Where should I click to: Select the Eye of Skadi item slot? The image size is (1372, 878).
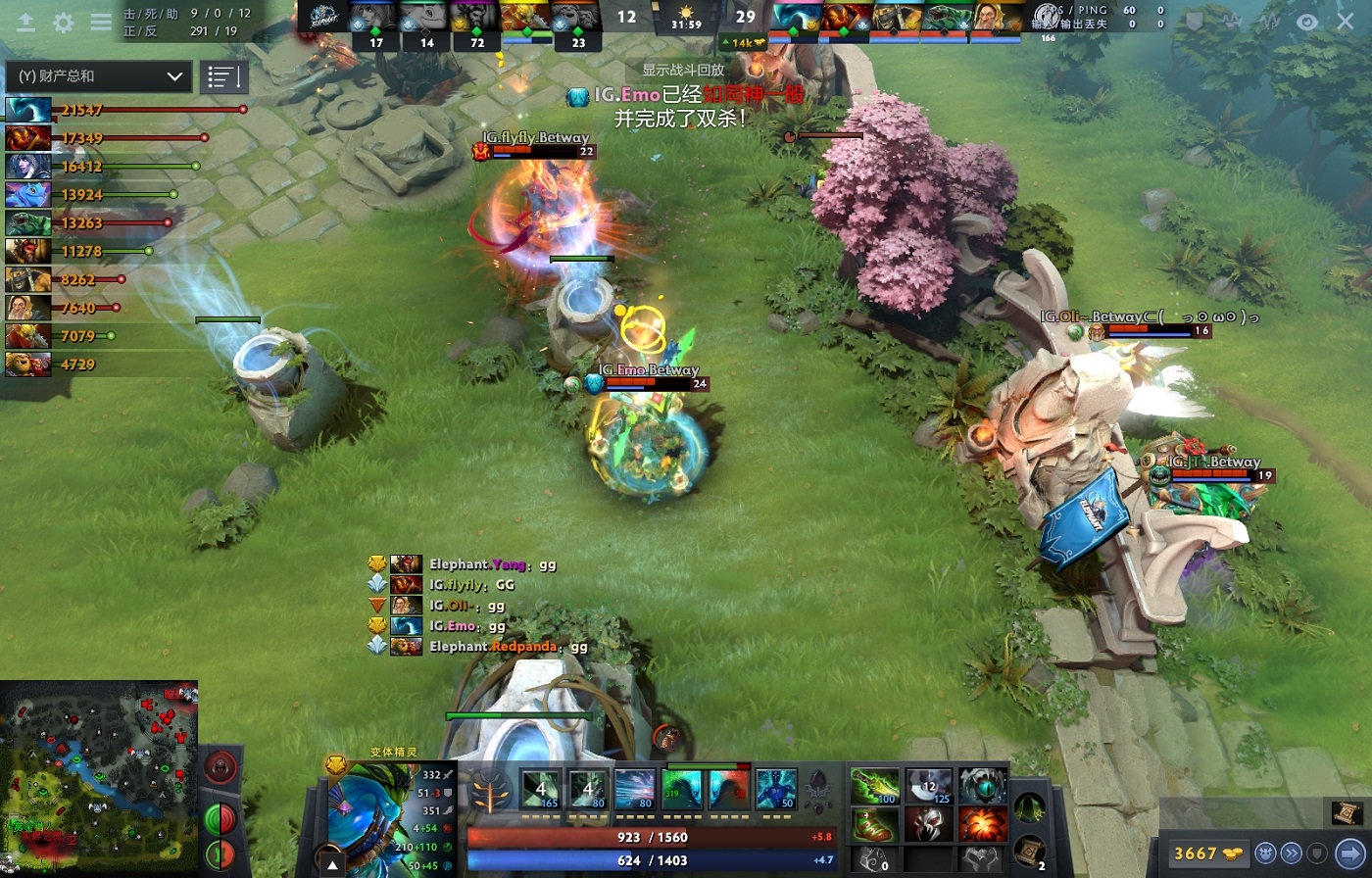coord(983,786)
